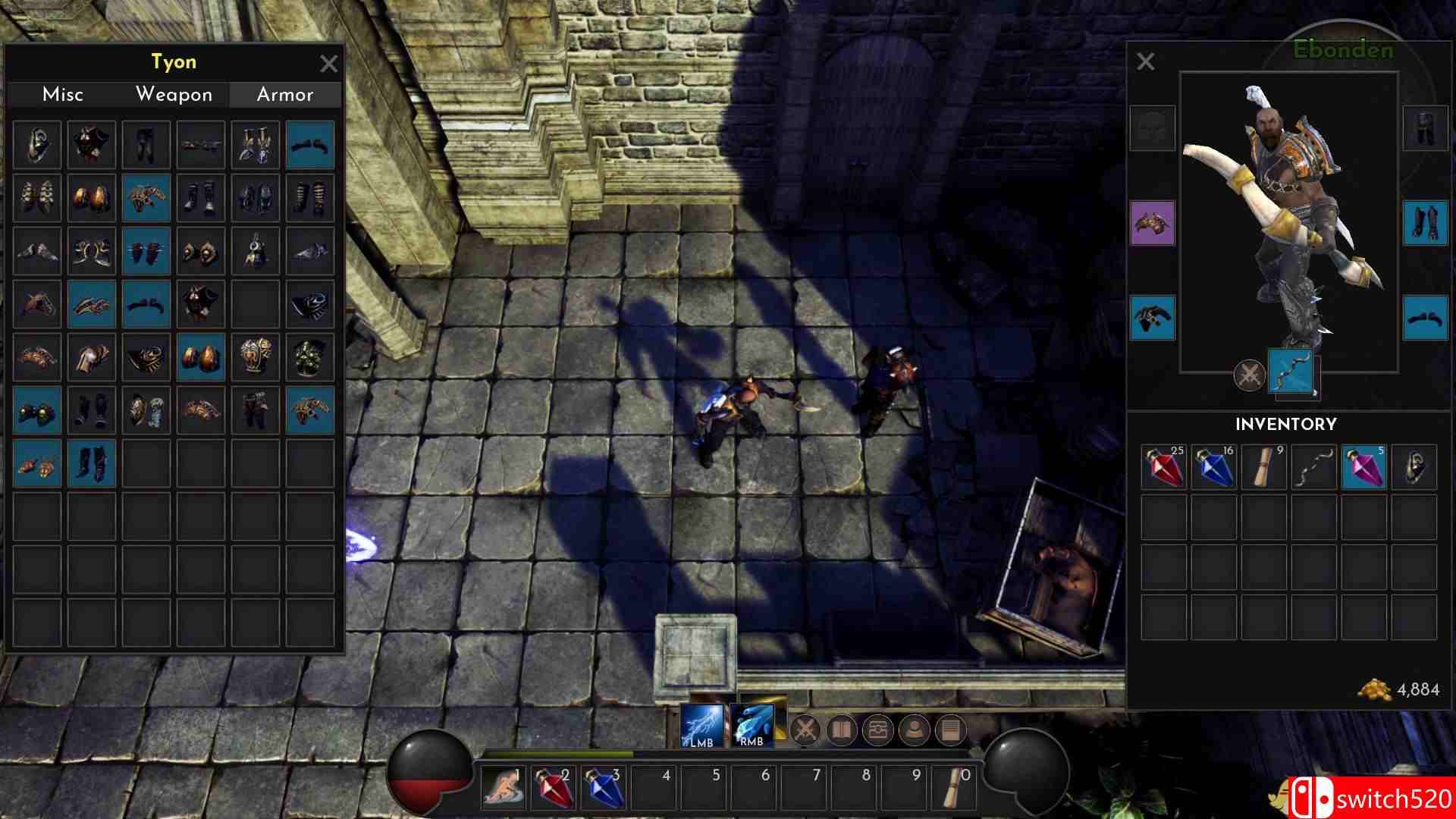Switch to the Weapon tab

click(173, 95)
